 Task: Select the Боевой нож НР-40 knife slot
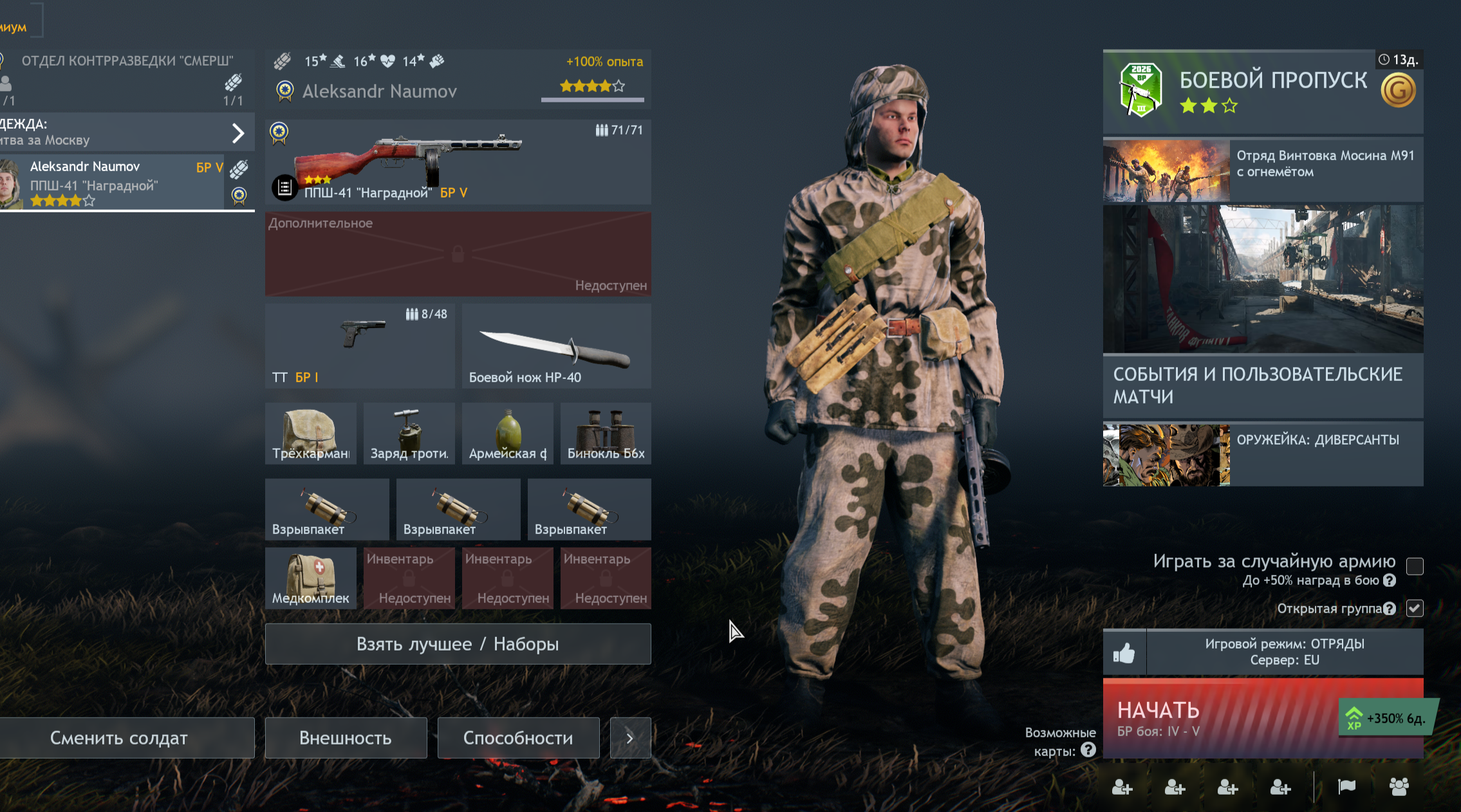pyautogui.click(x=556, y=346)
